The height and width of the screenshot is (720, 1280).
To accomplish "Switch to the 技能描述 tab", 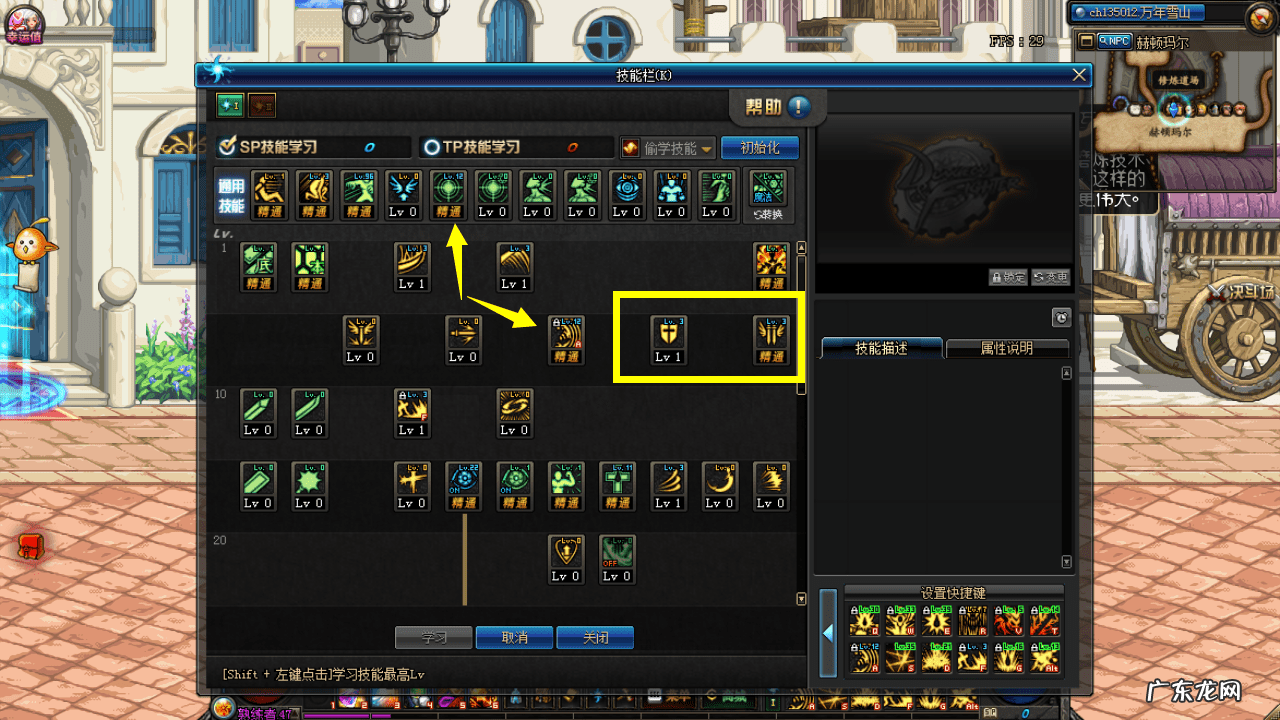I will pos(881,348).
